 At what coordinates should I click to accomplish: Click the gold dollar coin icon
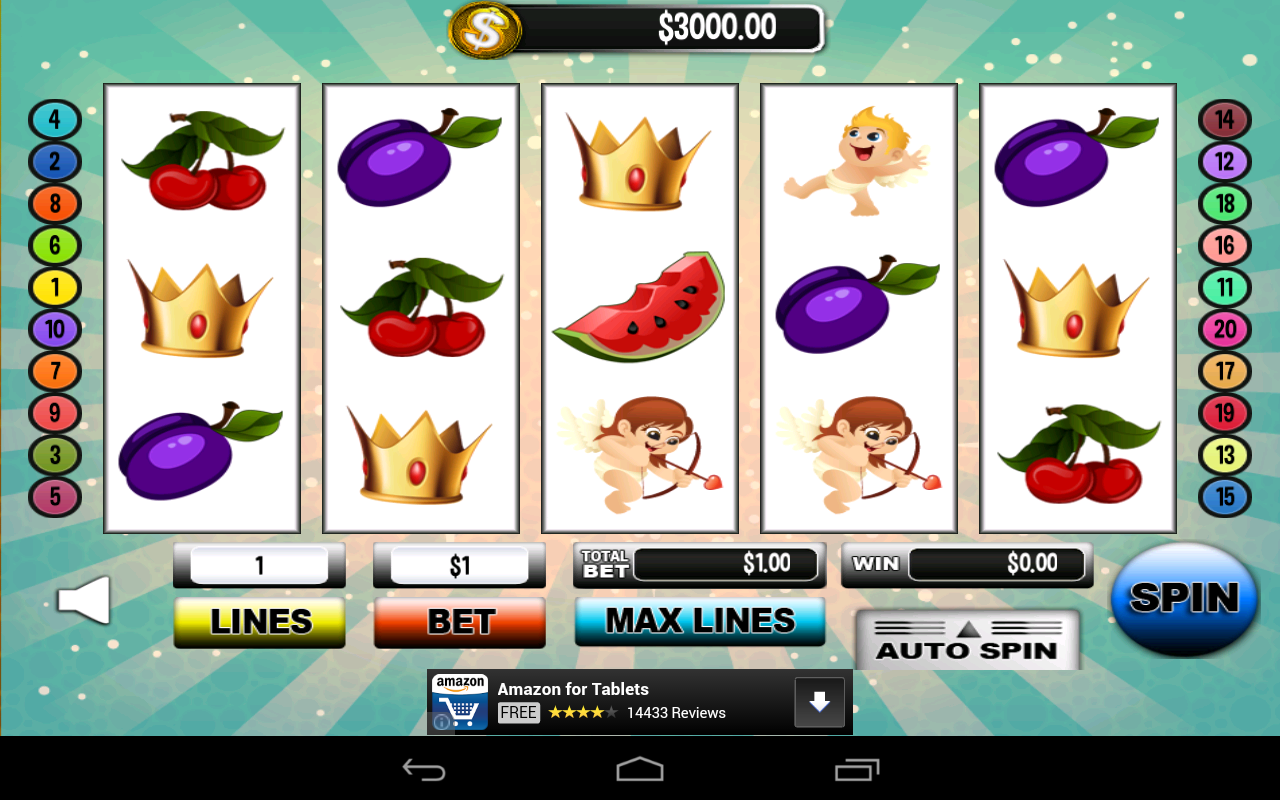(x=485, y=30)
